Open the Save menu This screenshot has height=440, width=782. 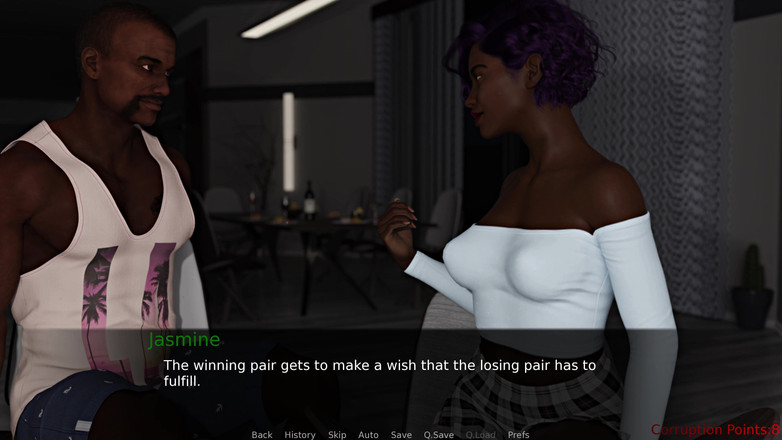click(401, 435)
